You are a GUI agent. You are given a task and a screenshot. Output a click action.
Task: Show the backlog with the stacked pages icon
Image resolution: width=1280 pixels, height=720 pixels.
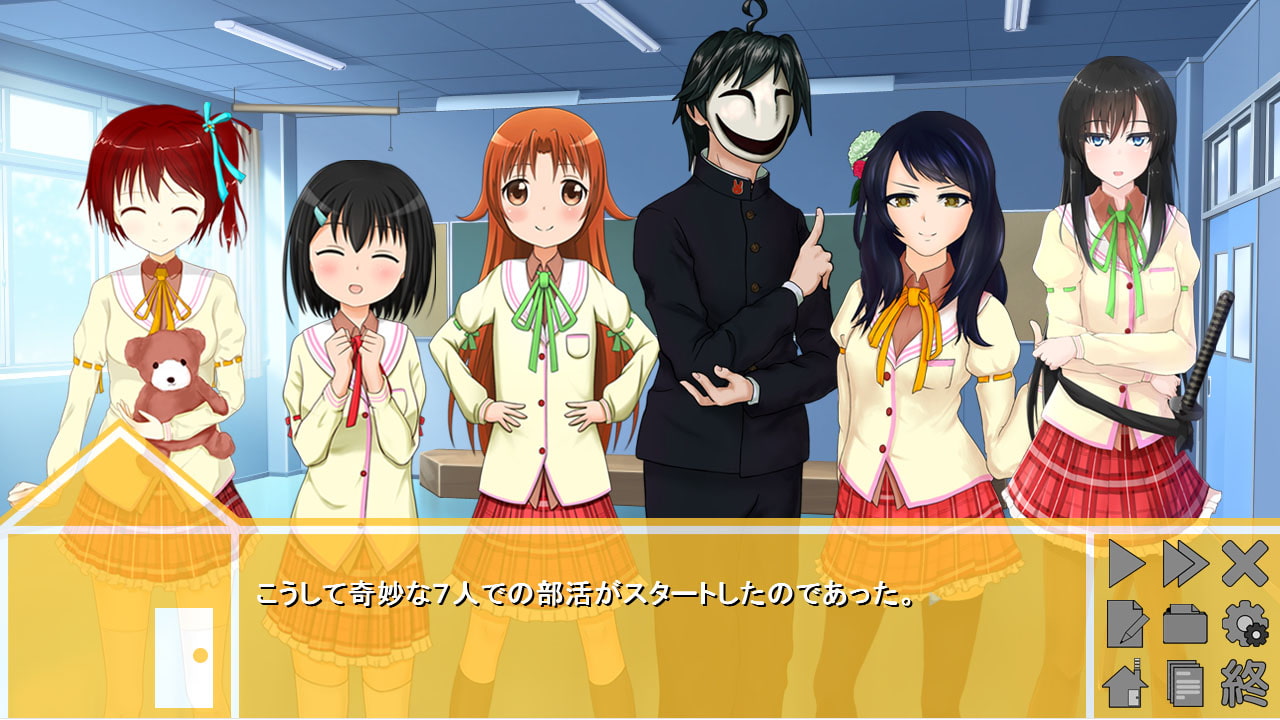point(1185,685)
